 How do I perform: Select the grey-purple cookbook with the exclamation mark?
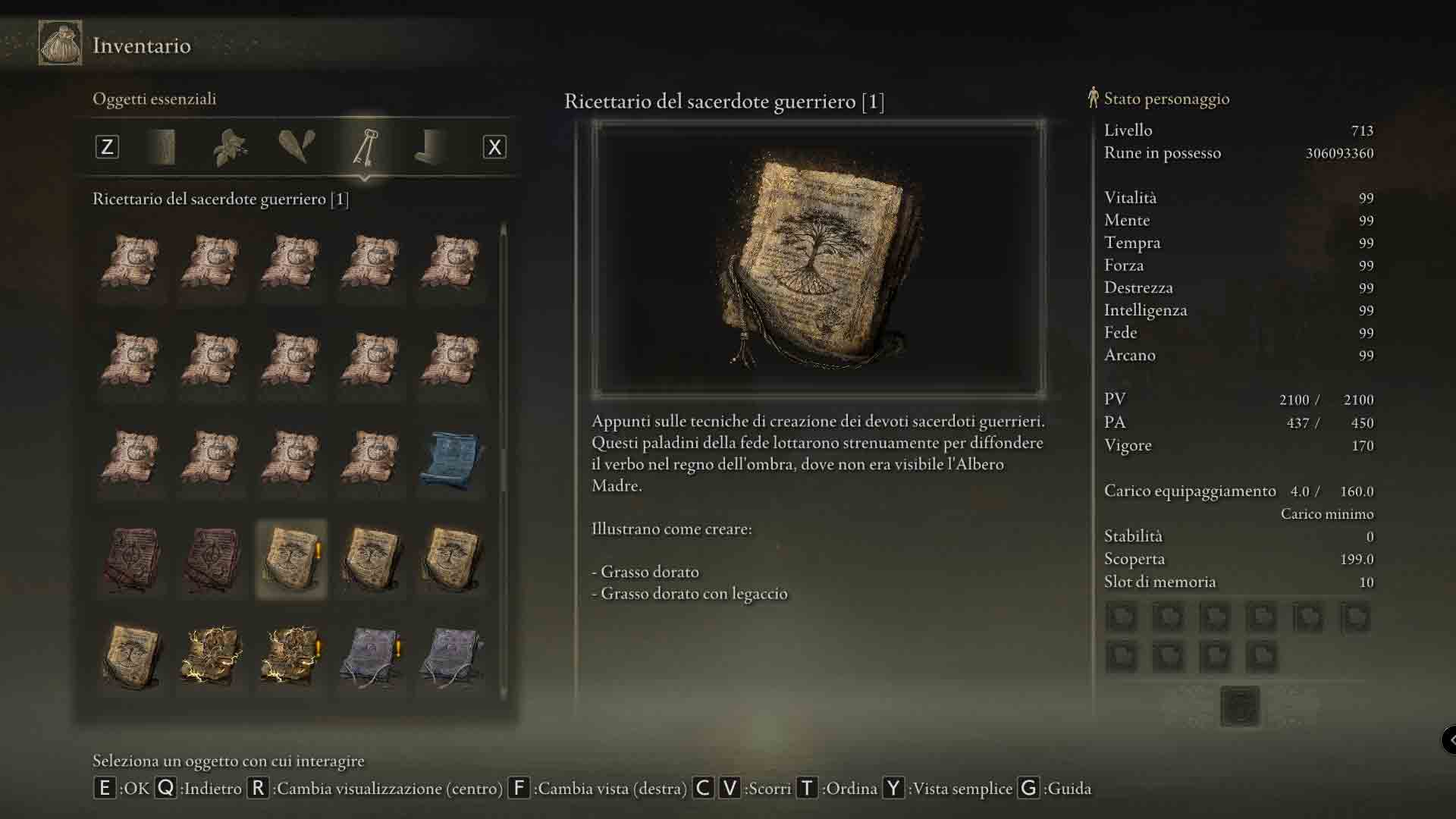pos(372,654)
